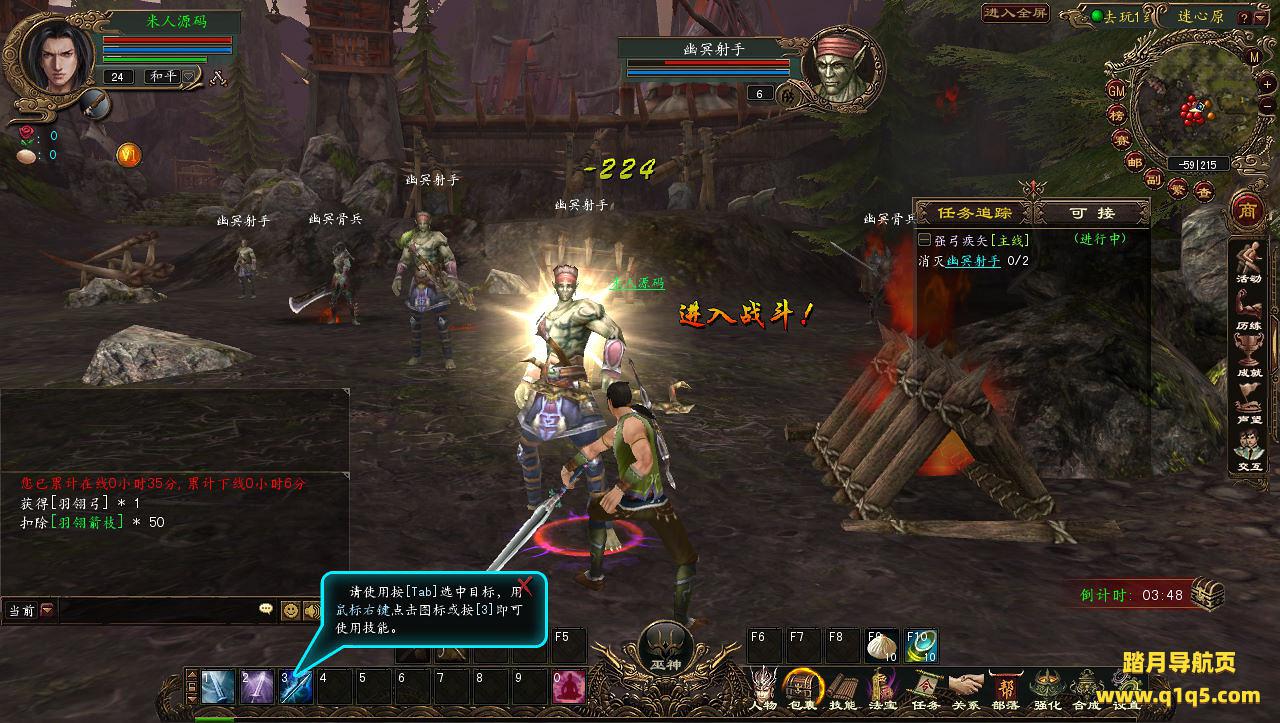Image resolution: width=1280 pixels, height=723 pixels.
Task: Open the 关系 handshake relations menu
Action: (965, 688)
